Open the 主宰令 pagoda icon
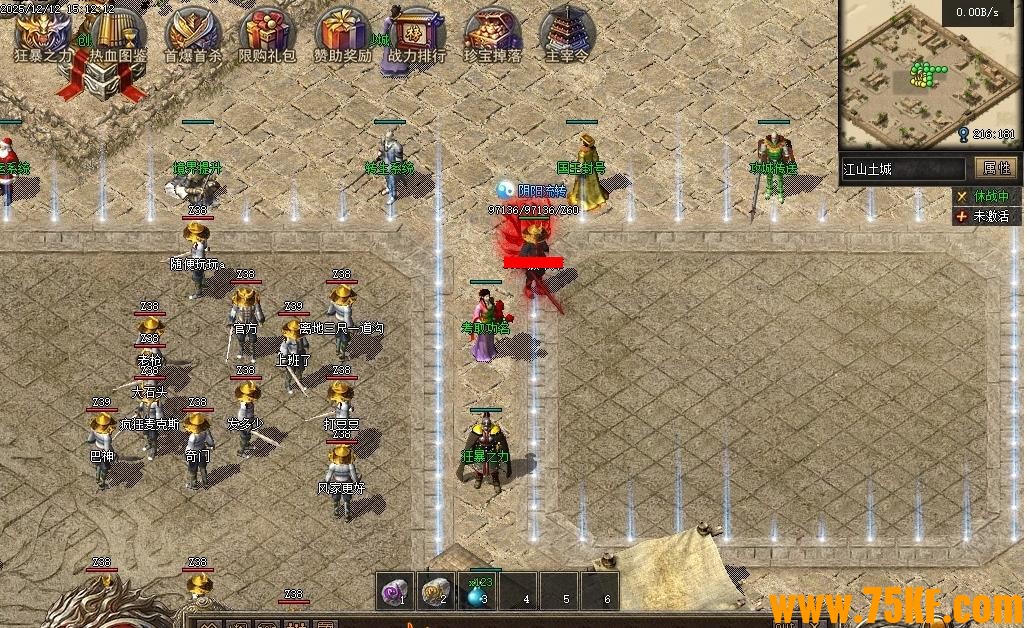The height and width of the screenshot is (628, 1027). click(566, 33)
